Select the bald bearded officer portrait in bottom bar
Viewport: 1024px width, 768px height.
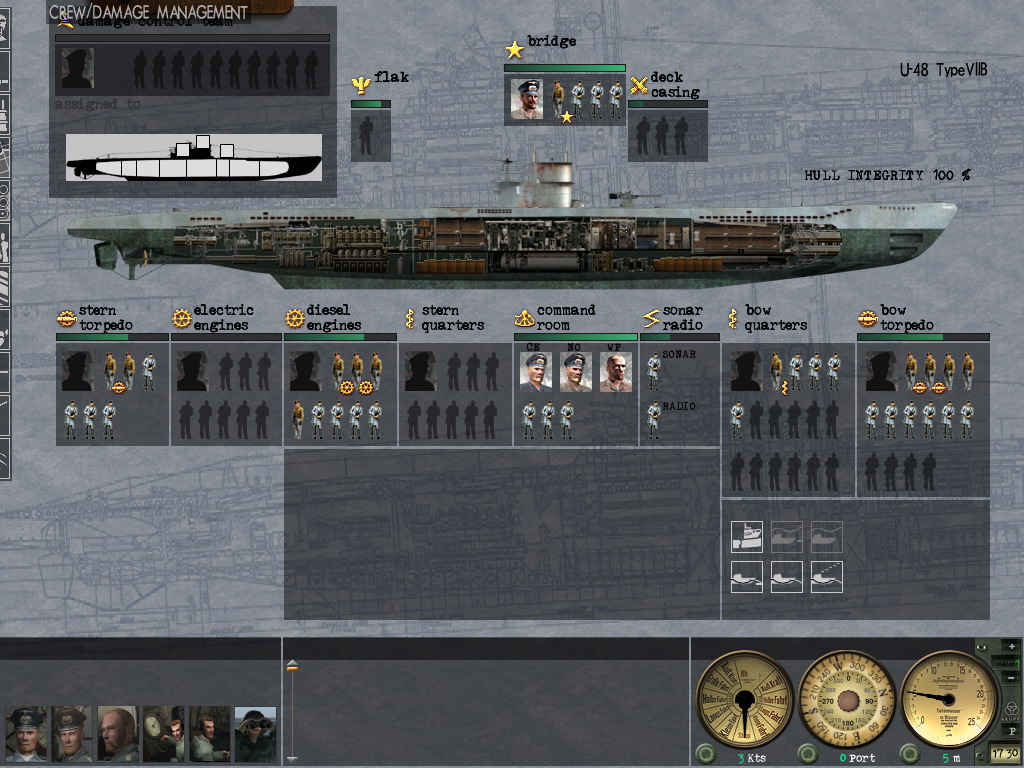117,734
